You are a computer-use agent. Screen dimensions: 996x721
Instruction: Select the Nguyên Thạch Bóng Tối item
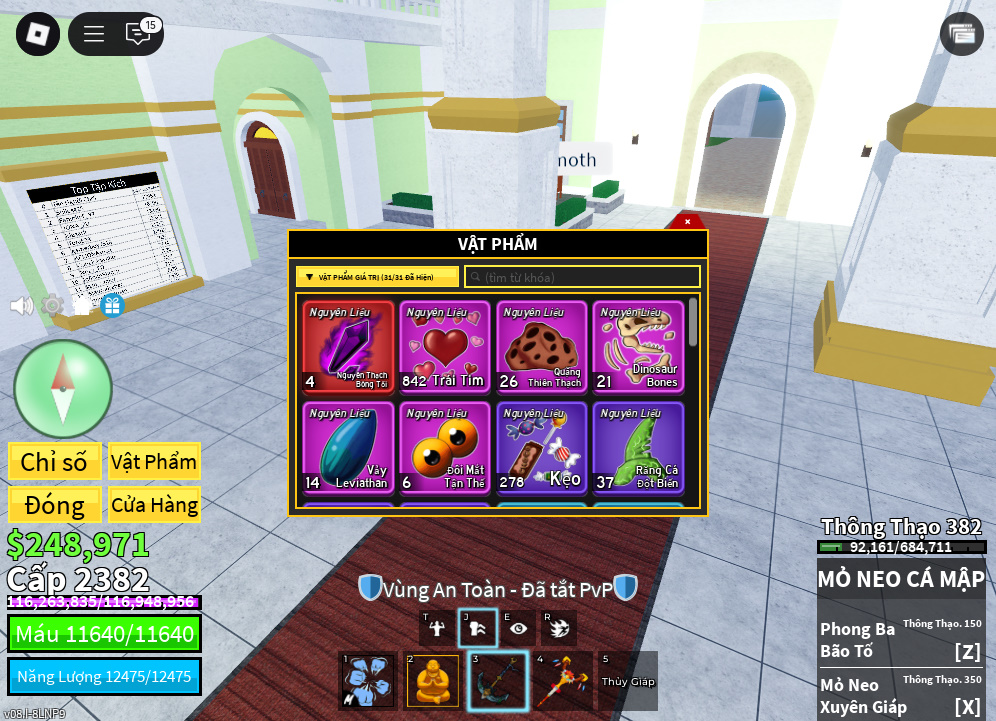[349, 346]
